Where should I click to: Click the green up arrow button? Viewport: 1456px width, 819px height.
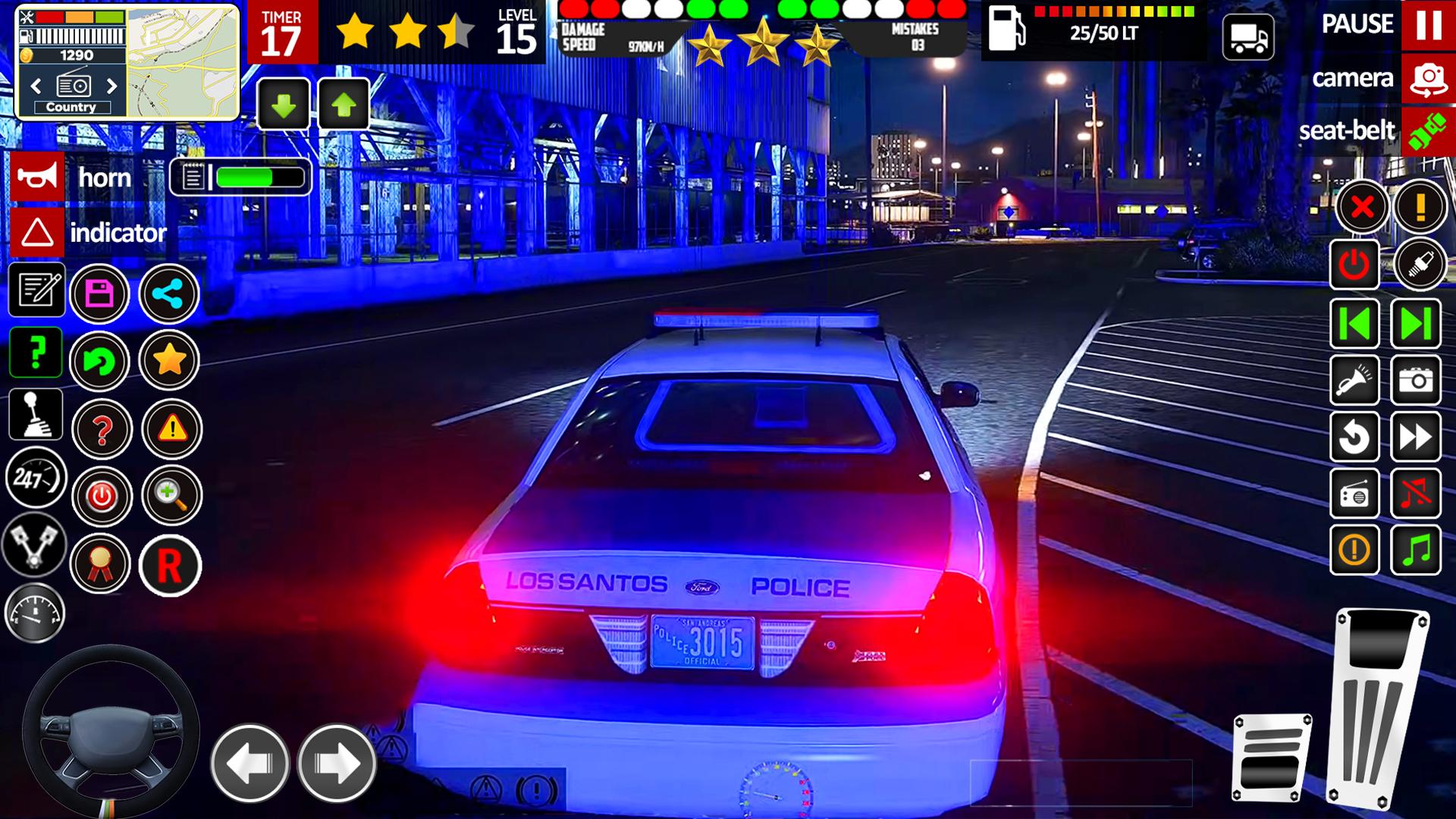pyautogui.click(x=344, y=105)
